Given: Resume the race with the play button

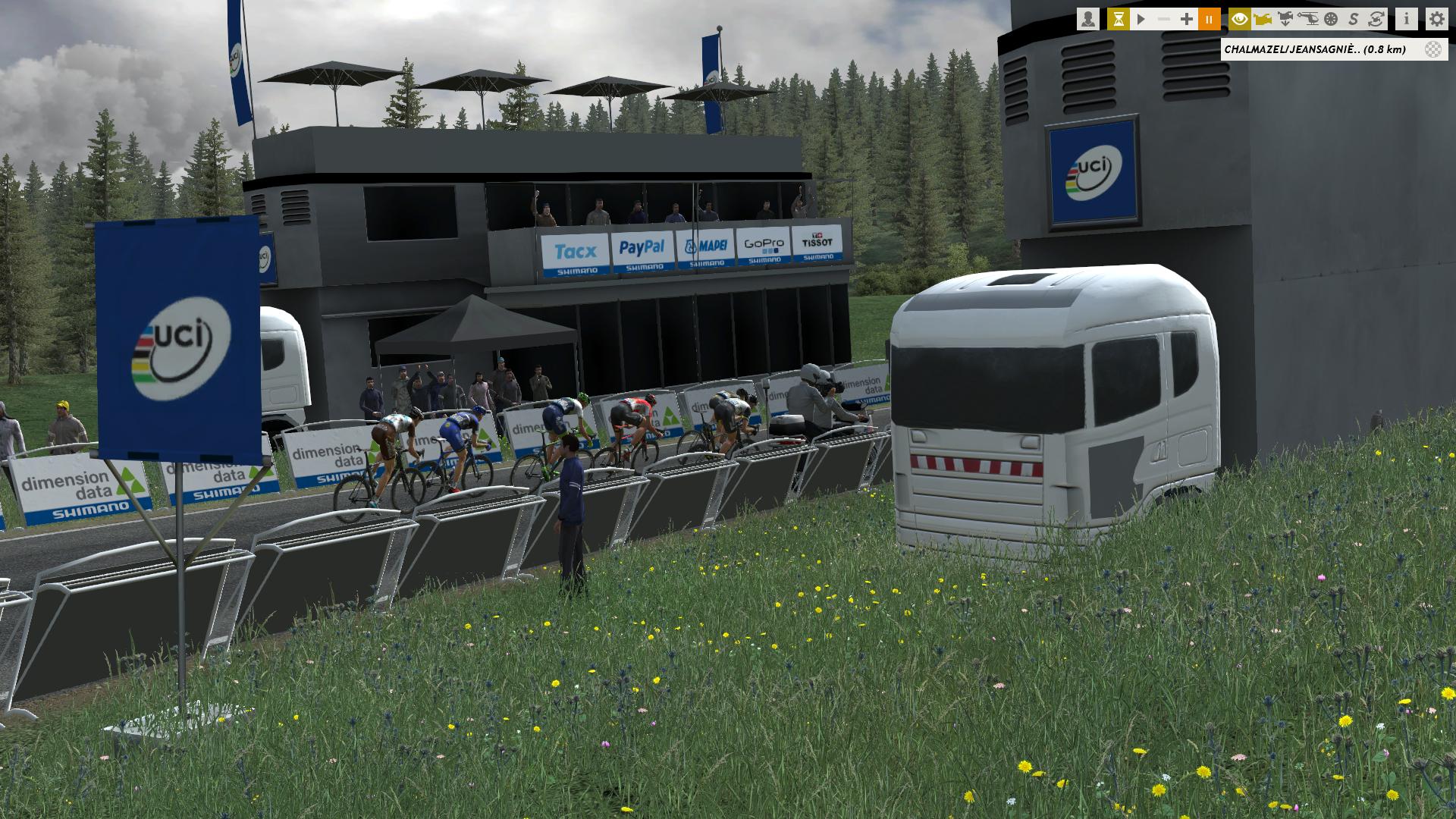Looking at the screenshot, I should pos(1141,20).
